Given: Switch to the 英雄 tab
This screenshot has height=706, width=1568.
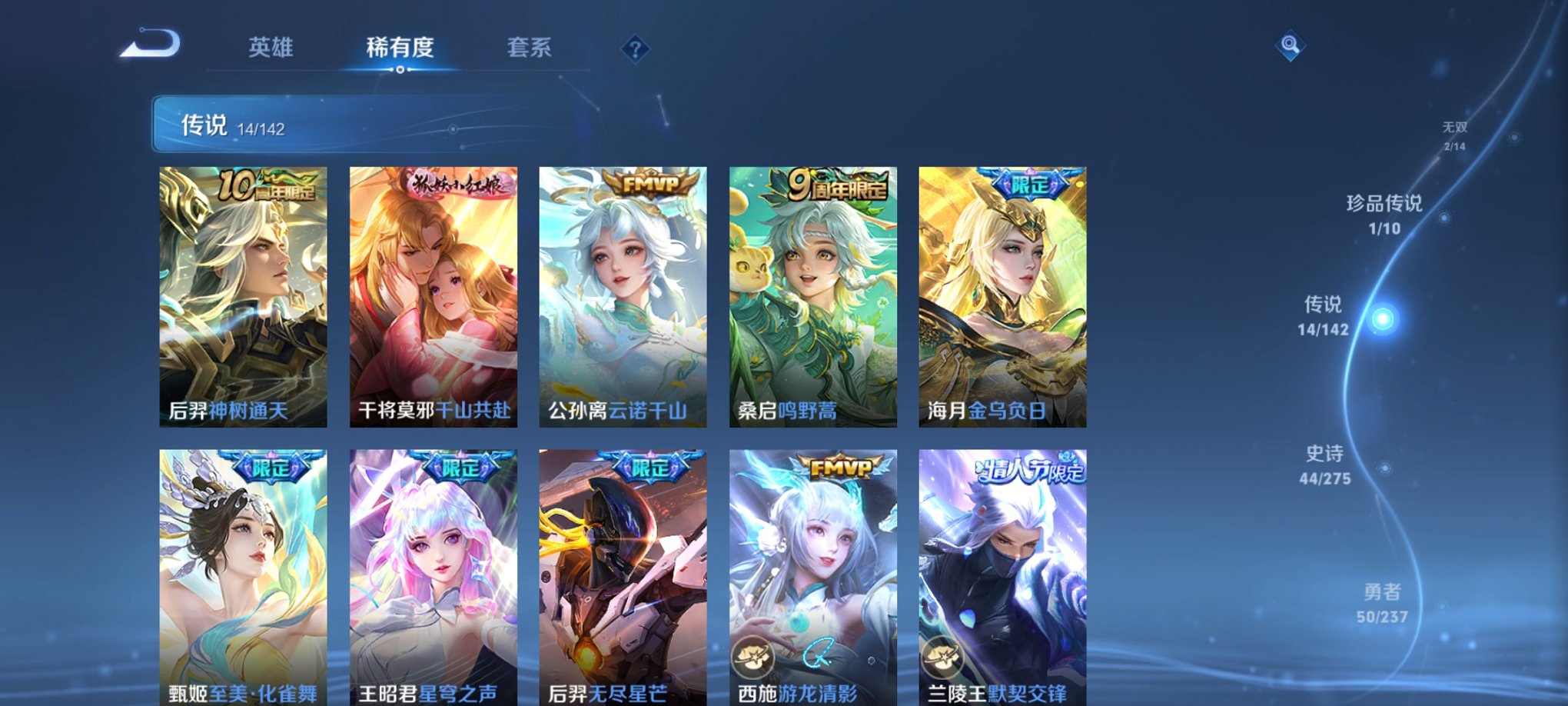Looking at the screenshot, I should point(269,48).
